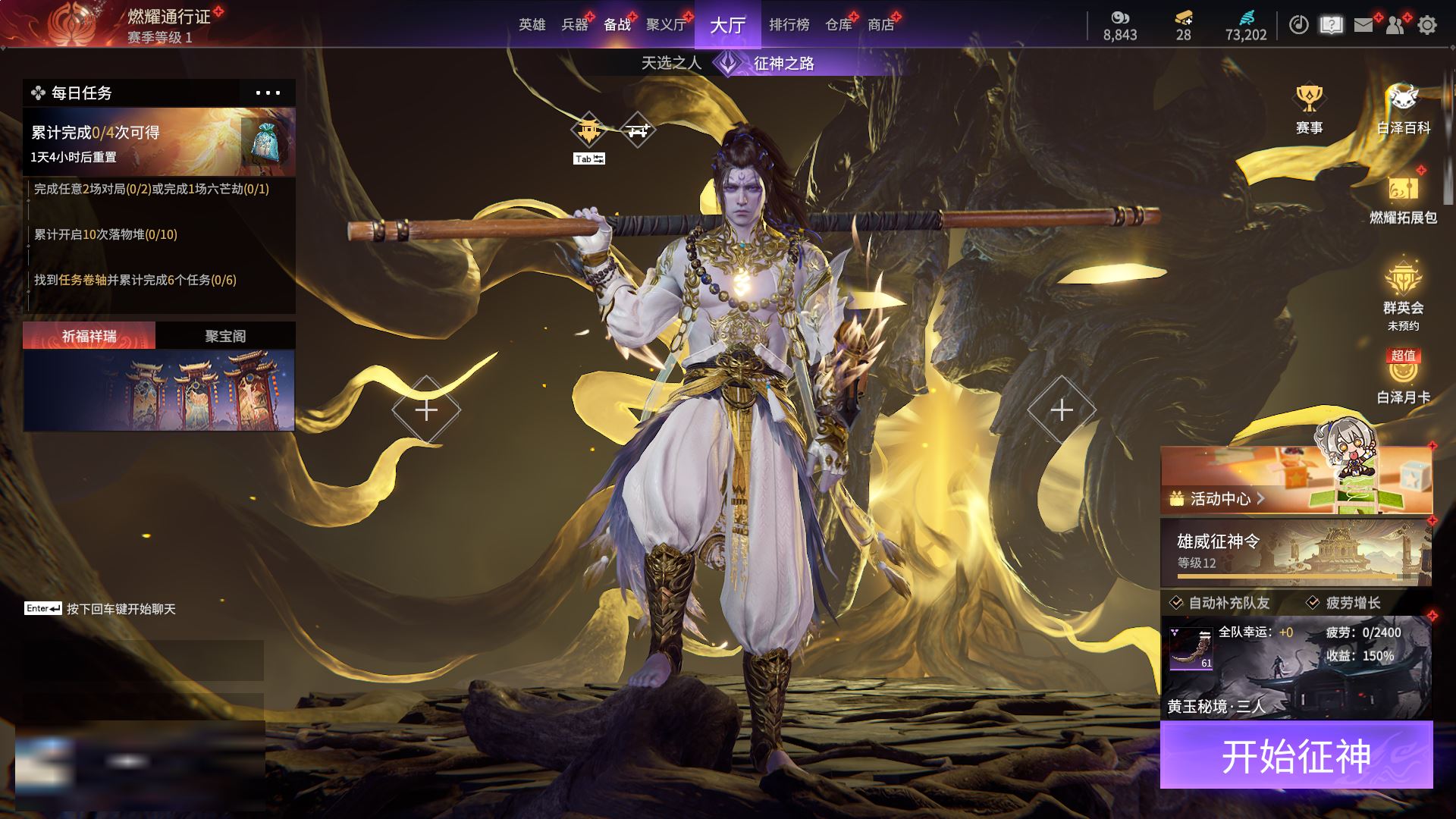The image size is (1456, 819).
Task: Open the settings gear icon
Action: tap(1426, 25)
